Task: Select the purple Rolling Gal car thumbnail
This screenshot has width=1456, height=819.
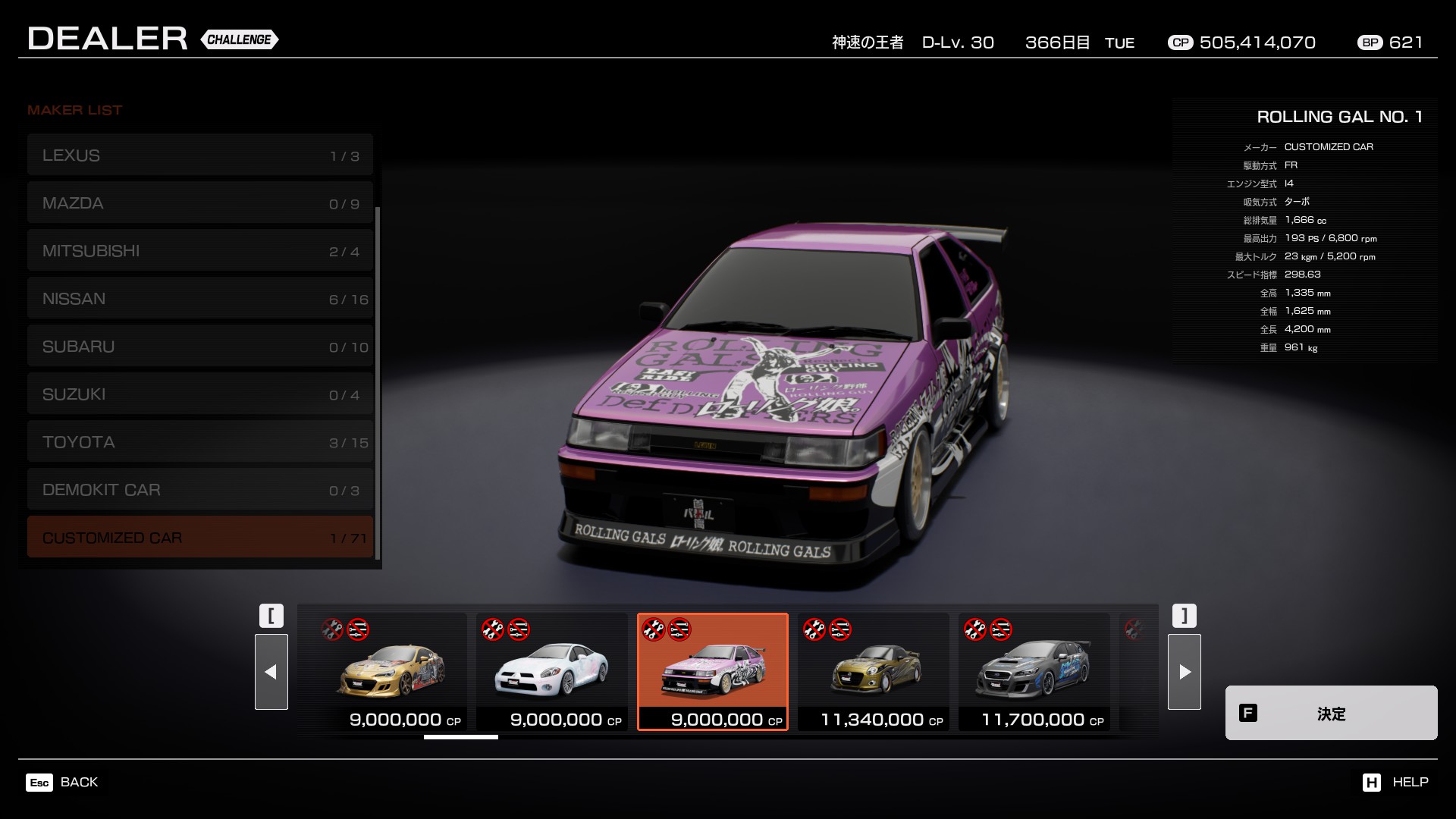Action: (713, 672)
